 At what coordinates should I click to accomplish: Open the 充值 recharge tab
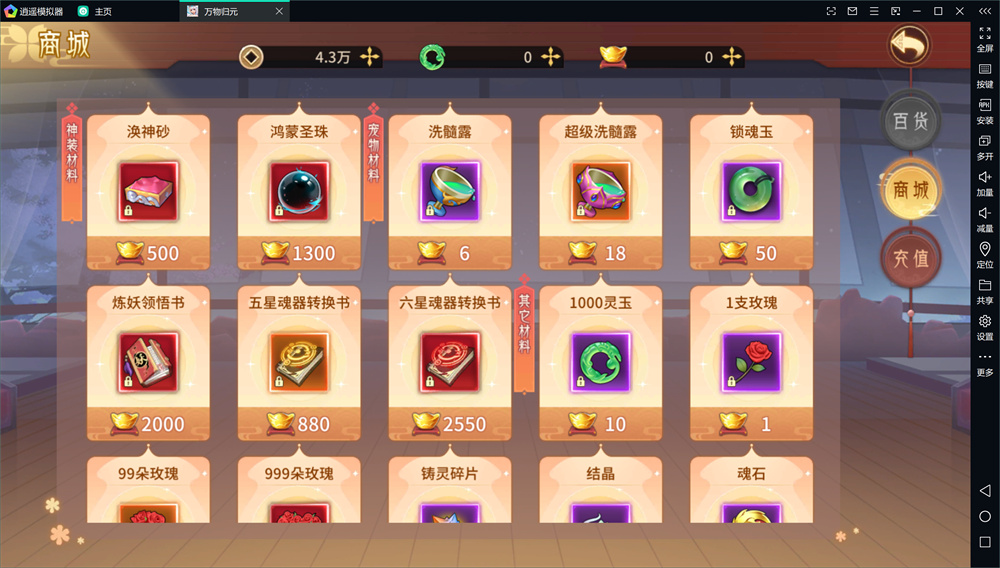point(910,257)
